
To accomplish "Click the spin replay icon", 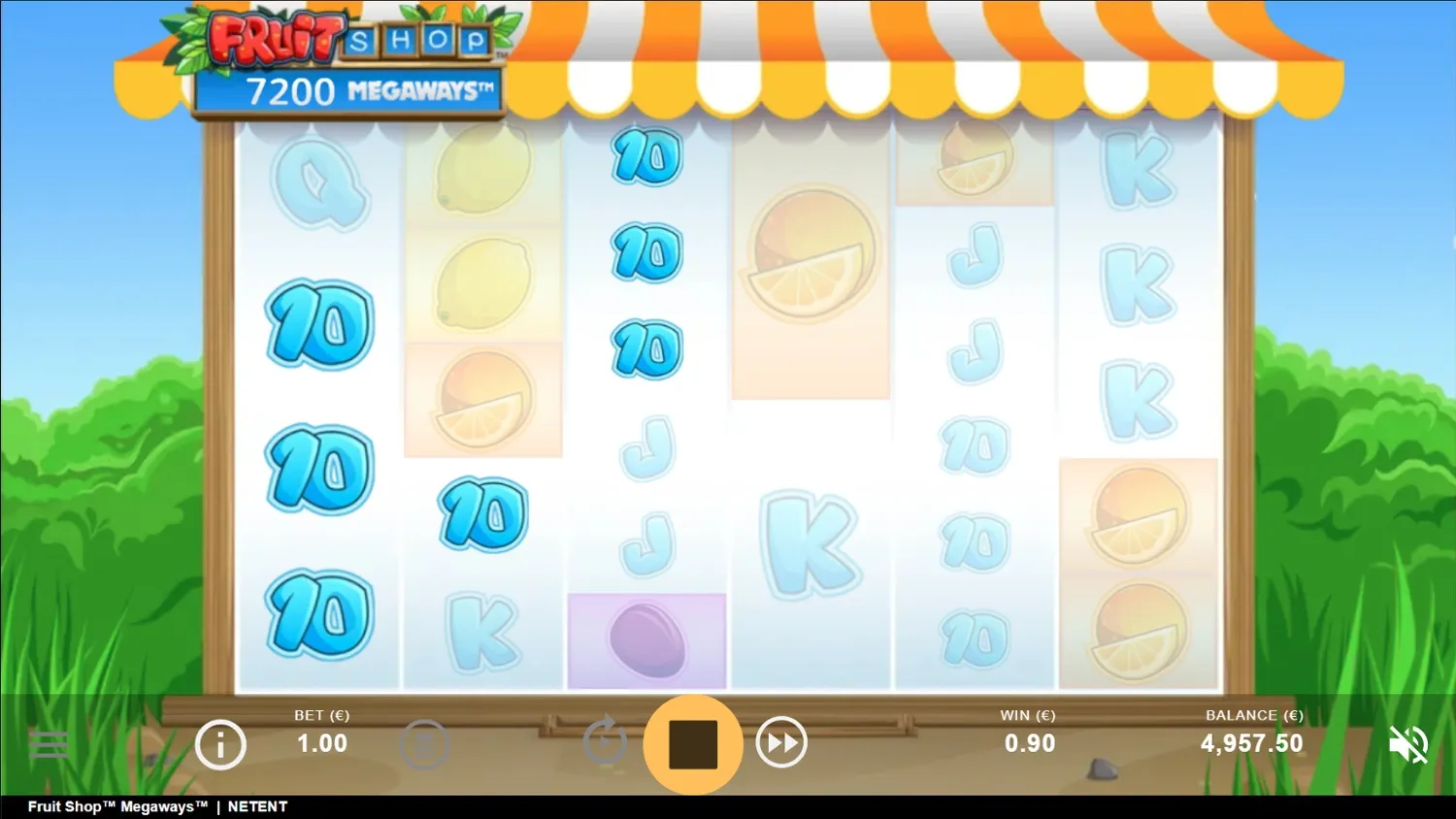I will [x=606, y=742].
